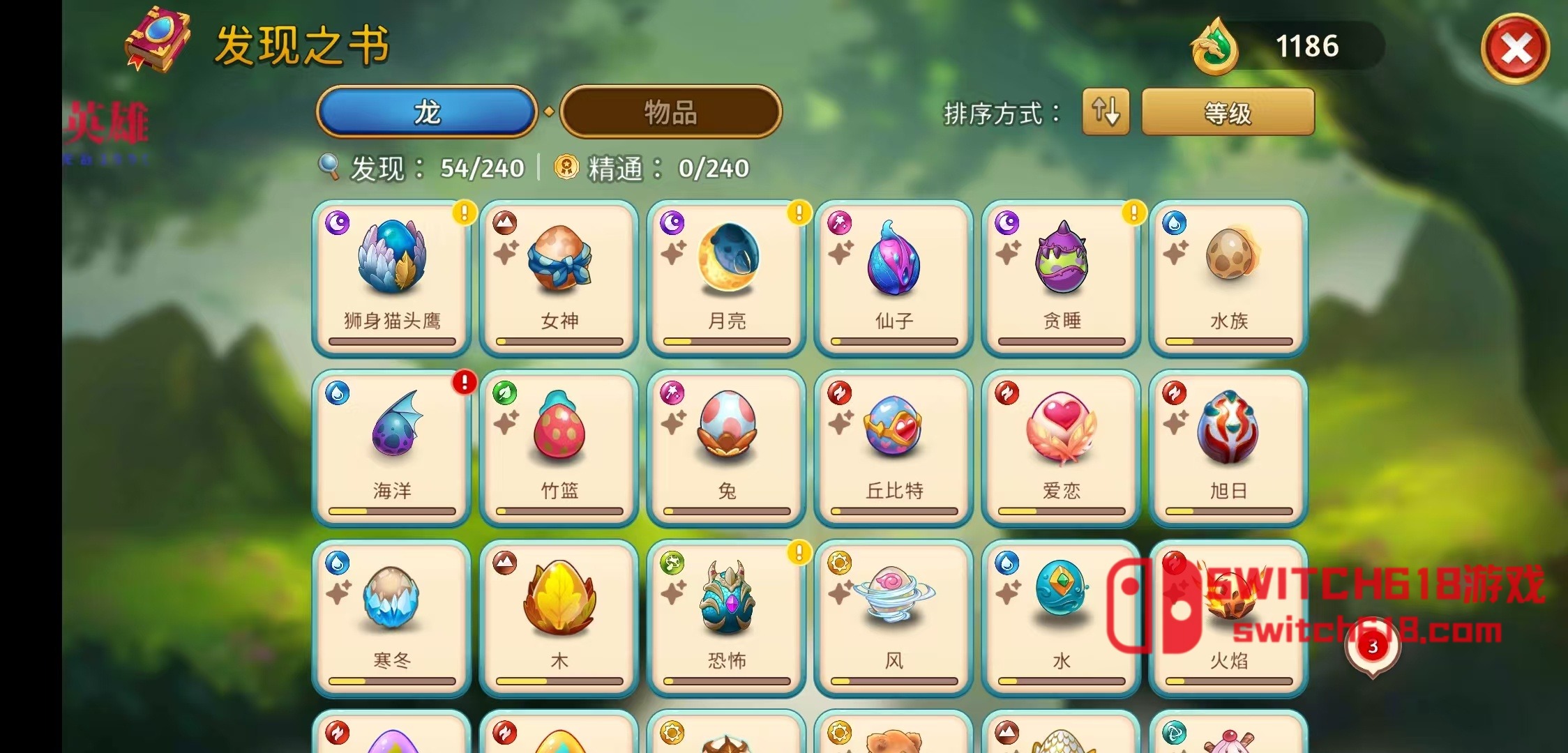Choose the 兔 rabbit egg card
Screen dimensions: 1568x753
pos(727,448)
